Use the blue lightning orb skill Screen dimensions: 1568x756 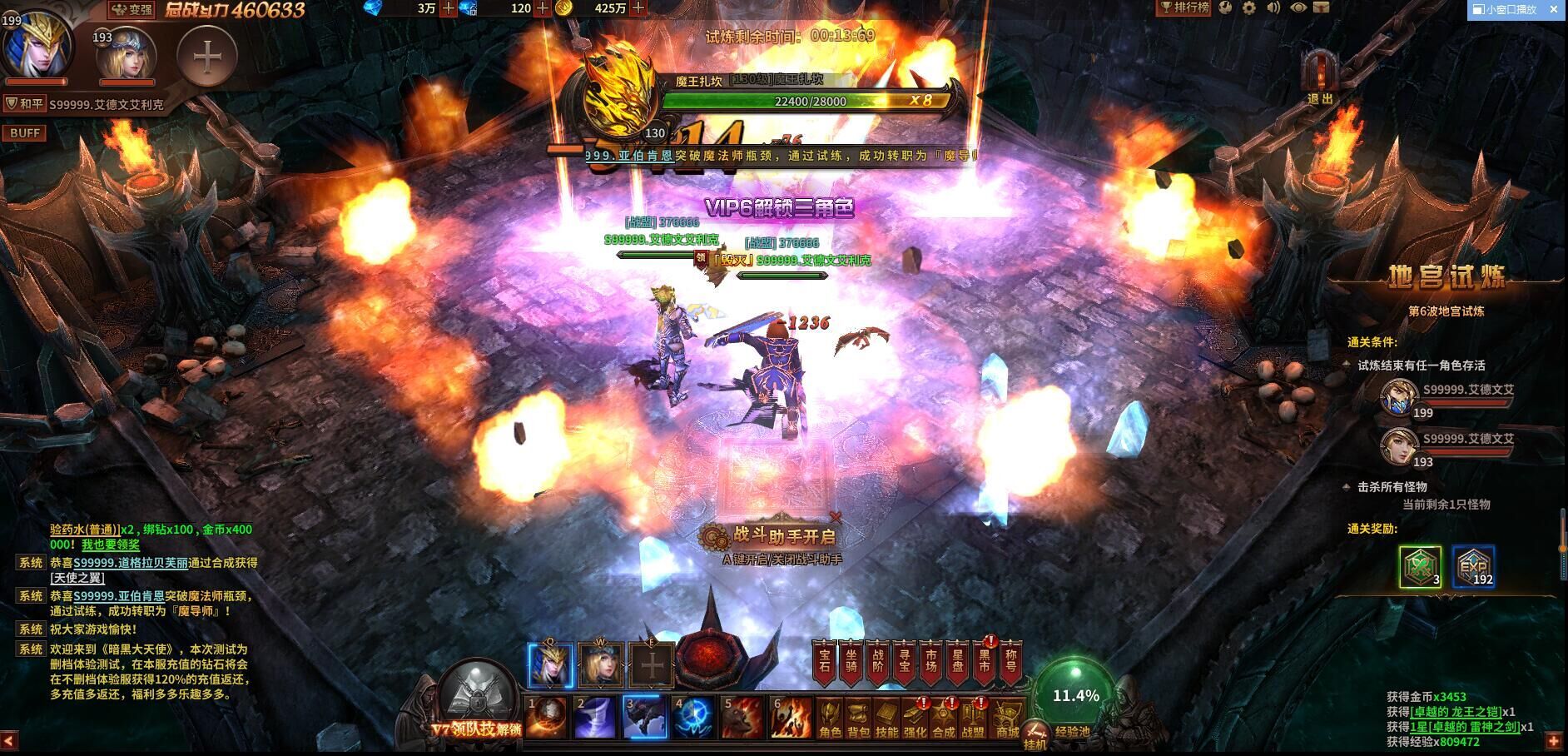693,718
